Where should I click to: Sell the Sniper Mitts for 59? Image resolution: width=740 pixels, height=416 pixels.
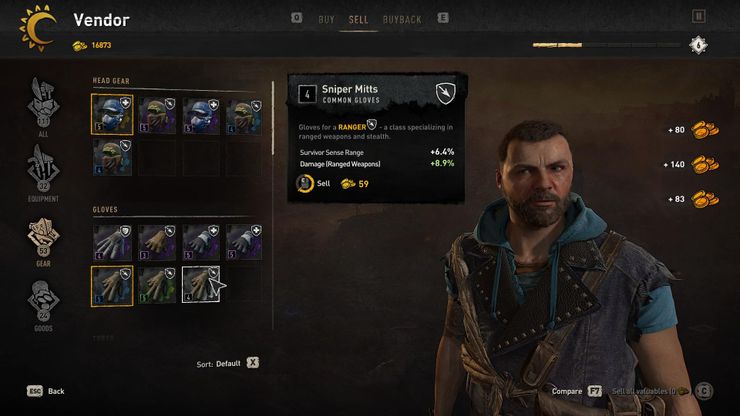point(323,184)
